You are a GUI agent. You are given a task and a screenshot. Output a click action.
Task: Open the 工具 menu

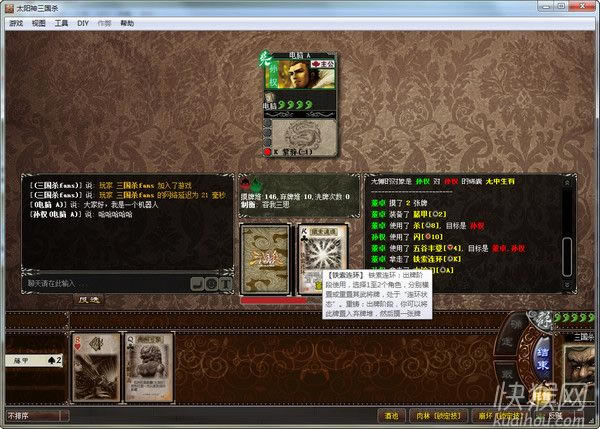click(62, 21)
